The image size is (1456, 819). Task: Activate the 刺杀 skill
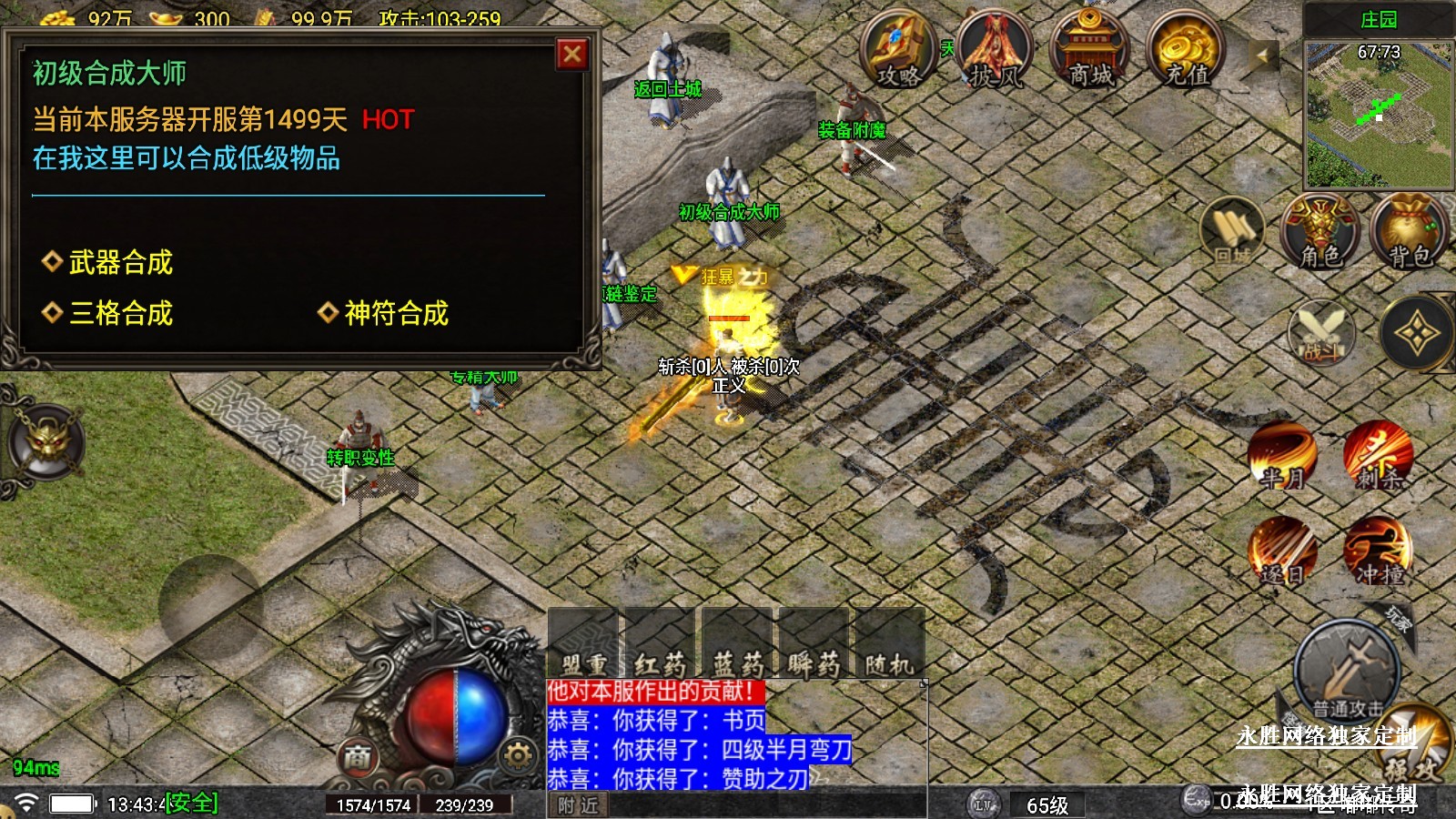1378,455
